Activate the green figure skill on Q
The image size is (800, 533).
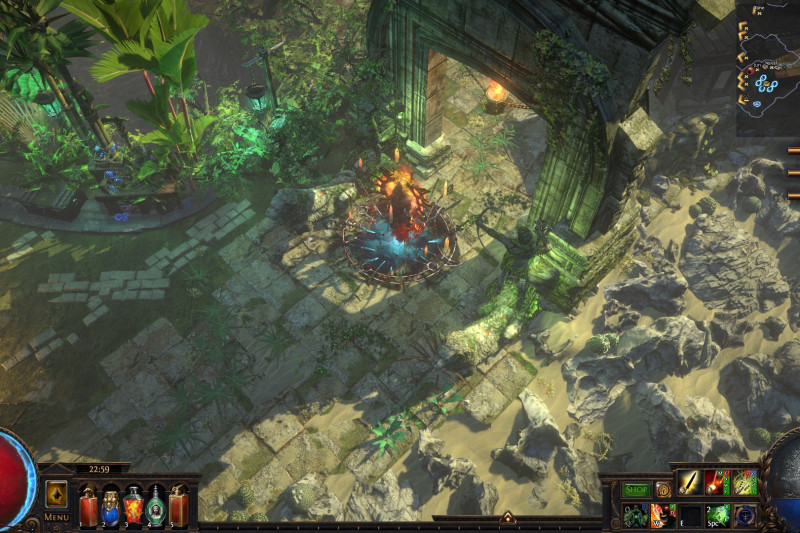coord(635,514)
